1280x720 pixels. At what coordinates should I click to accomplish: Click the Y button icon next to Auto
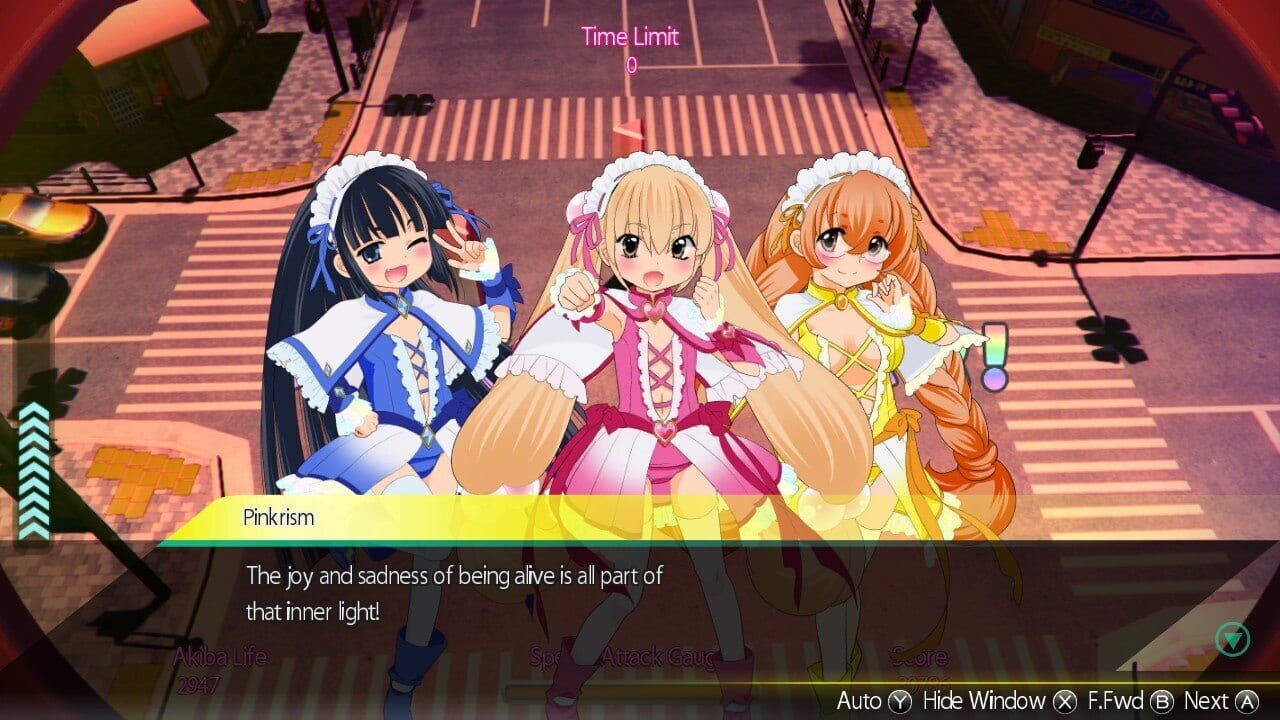coord(901,701)
